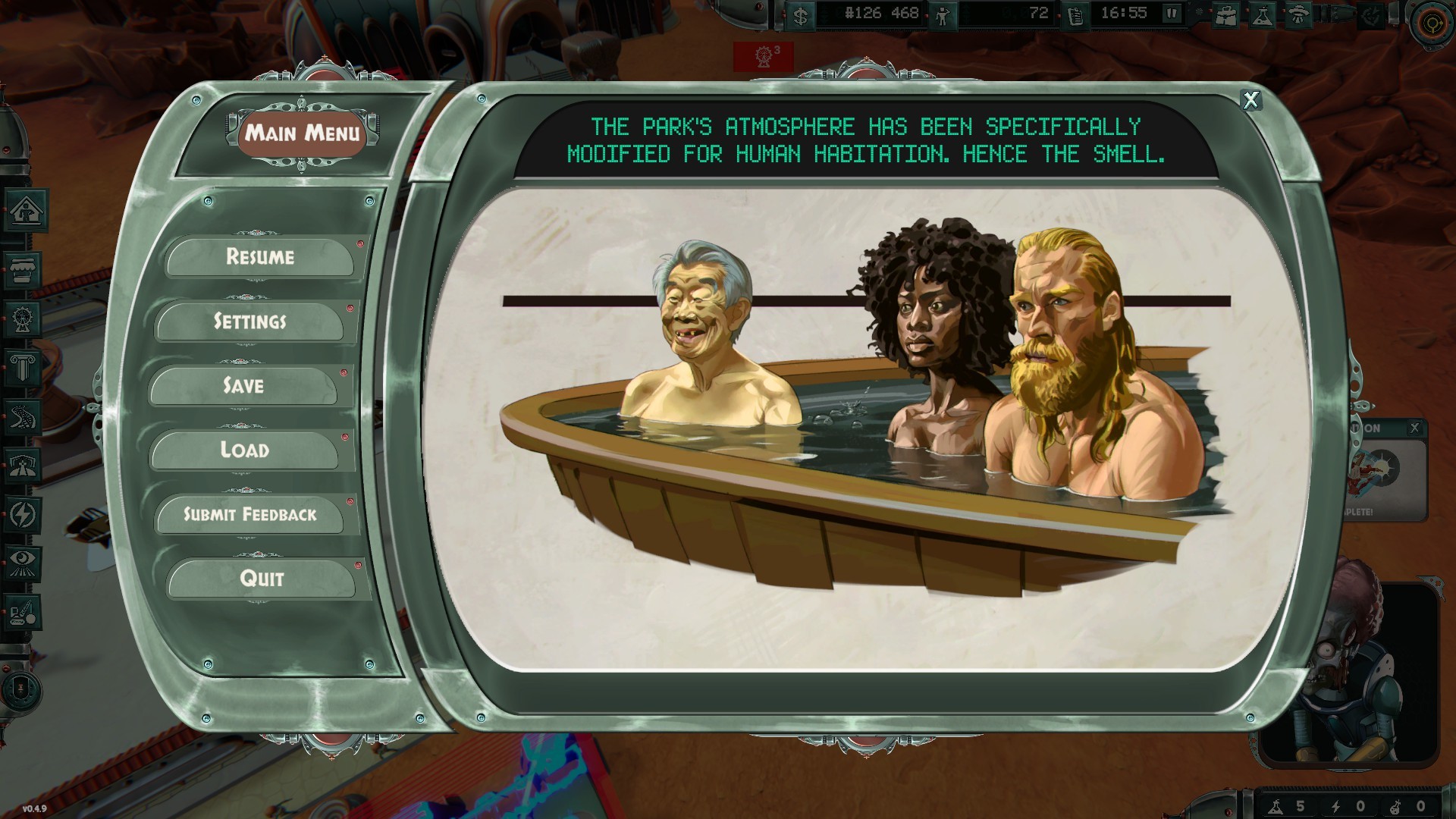This screenshot has height=819, width=1456.
Task: Close the small notification panel on the right
Action: tap(1414, 428)
